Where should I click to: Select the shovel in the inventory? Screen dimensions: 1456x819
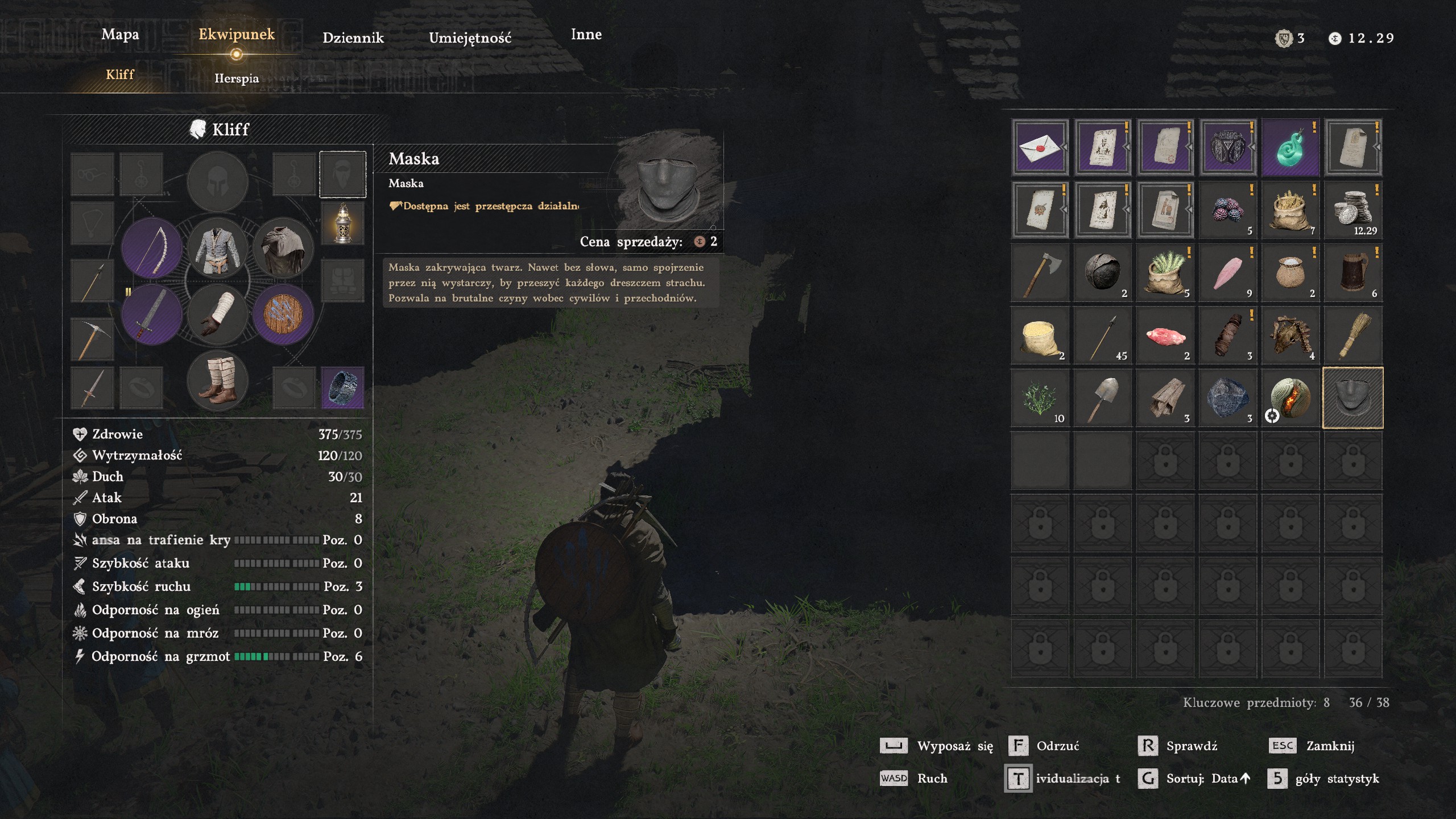pyautogui.click(x=1102, y=398)
